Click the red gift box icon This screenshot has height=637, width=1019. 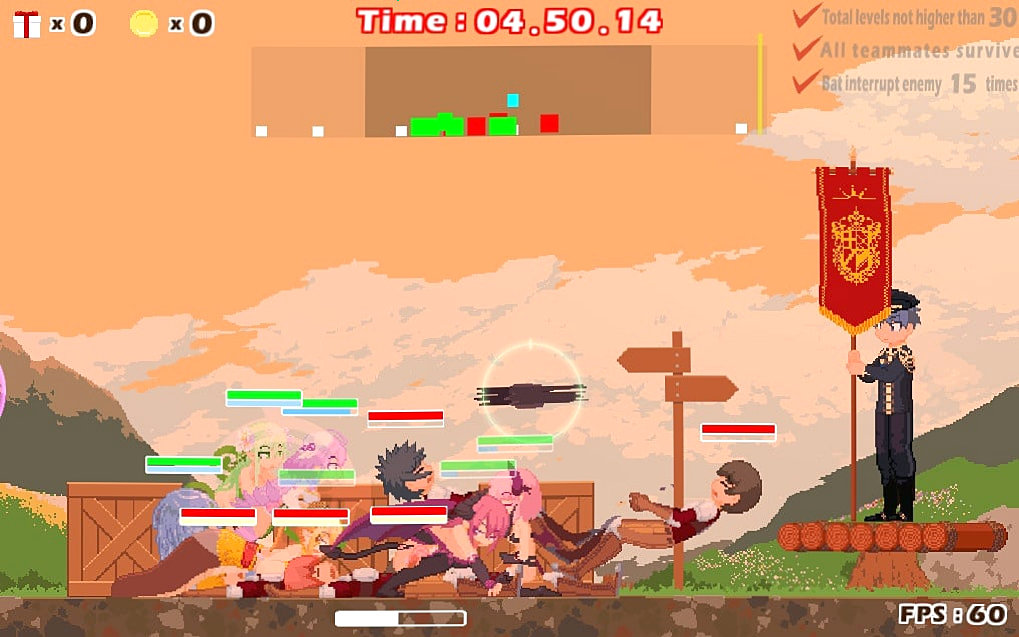click(x=27, y=23)
